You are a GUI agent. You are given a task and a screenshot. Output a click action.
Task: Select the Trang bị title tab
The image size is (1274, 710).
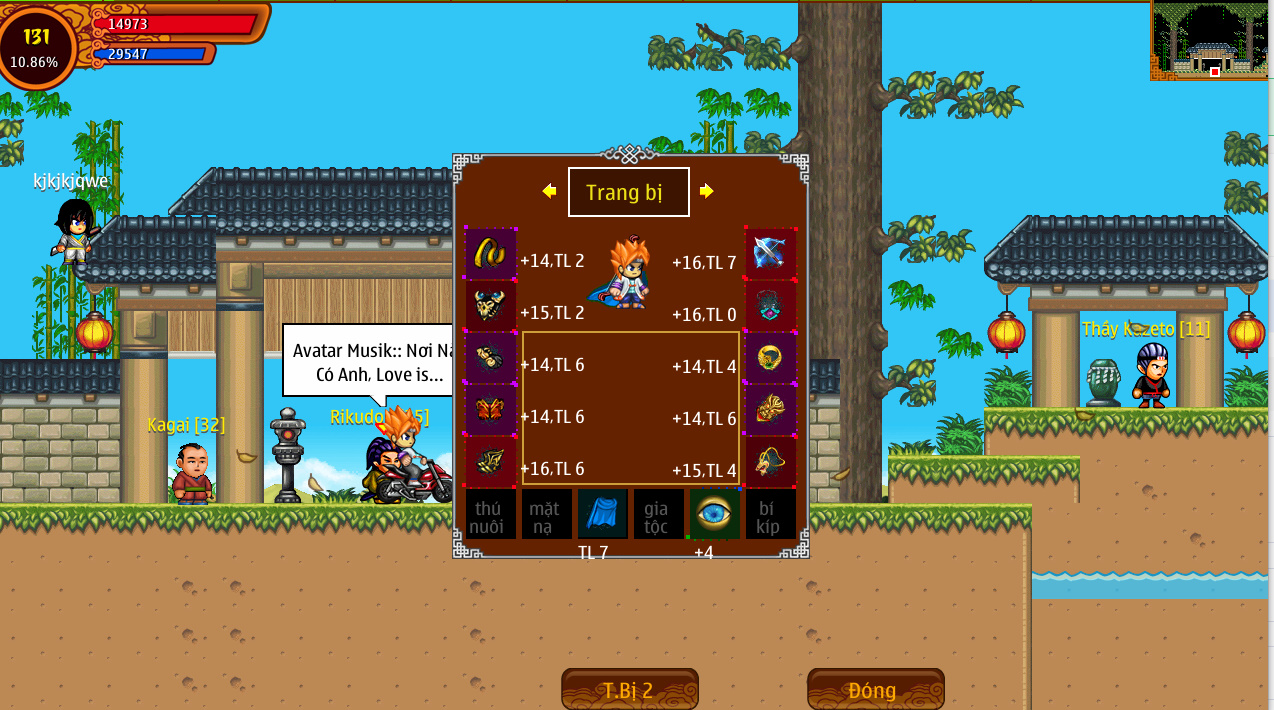[x=628, y=192]
